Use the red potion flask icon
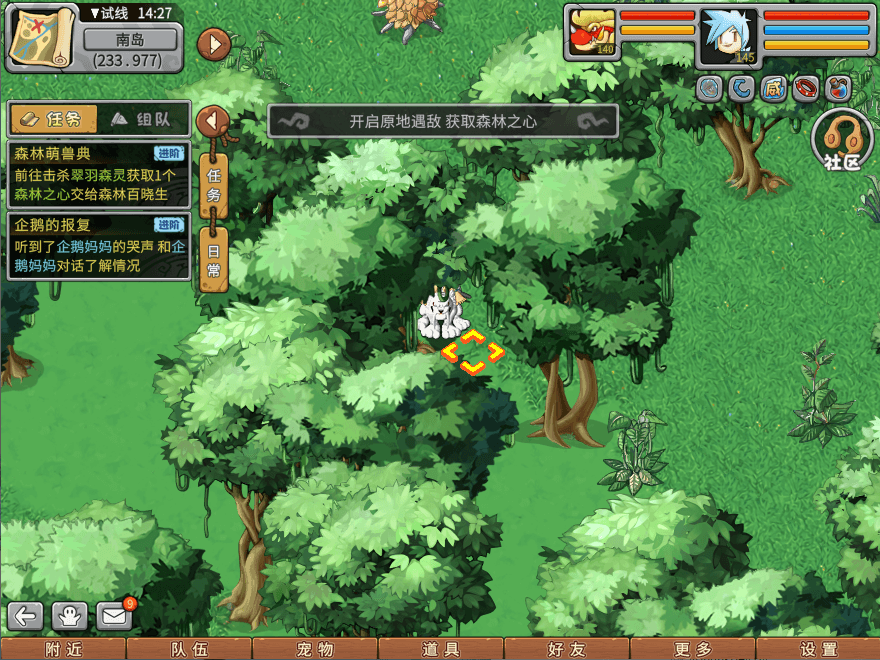This screenshot has width=880, height=660. click(x=838, y=89)
